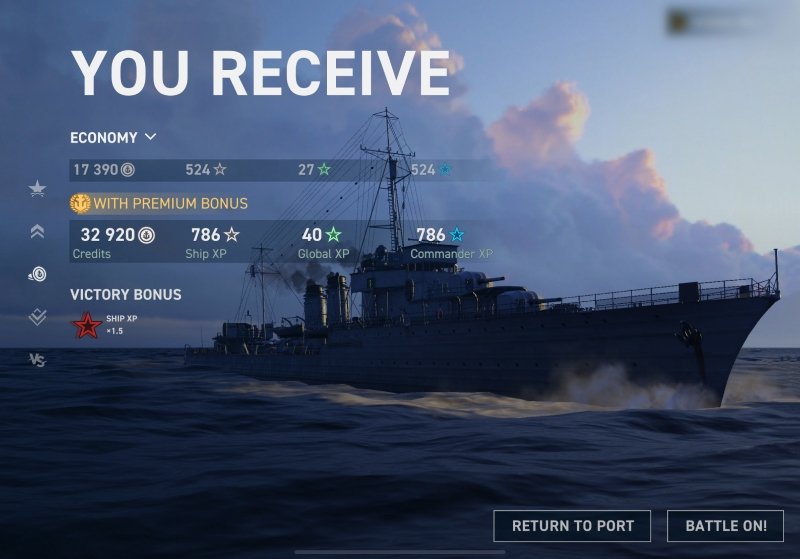800x559 pixels.
Task: Return to port
Action: click(572, 526)
